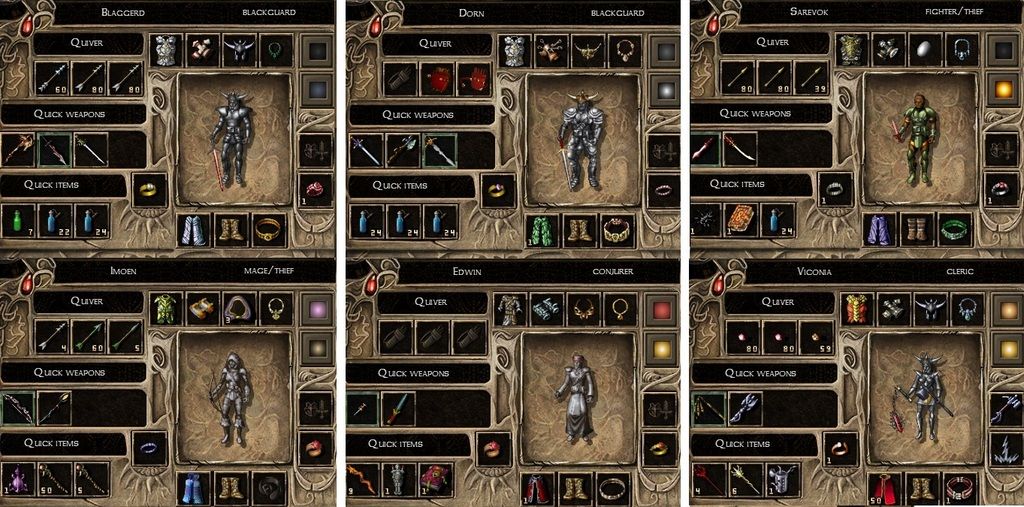Pick Imoen's pink major color swatch
Viewport: 1024px width, 507px height.
tap(316, 308)
